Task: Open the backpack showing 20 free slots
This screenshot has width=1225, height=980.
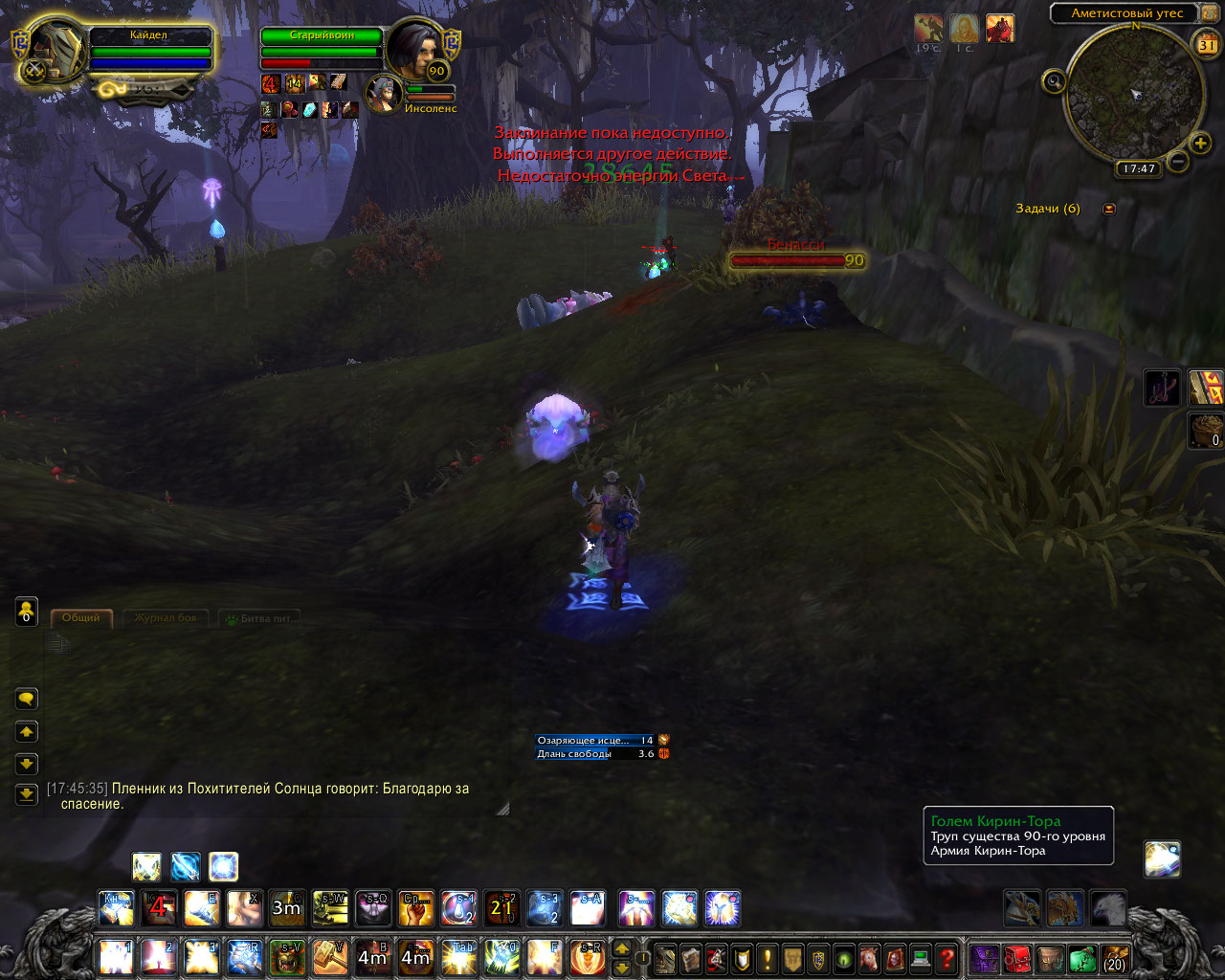Action: pos(1114,958)
